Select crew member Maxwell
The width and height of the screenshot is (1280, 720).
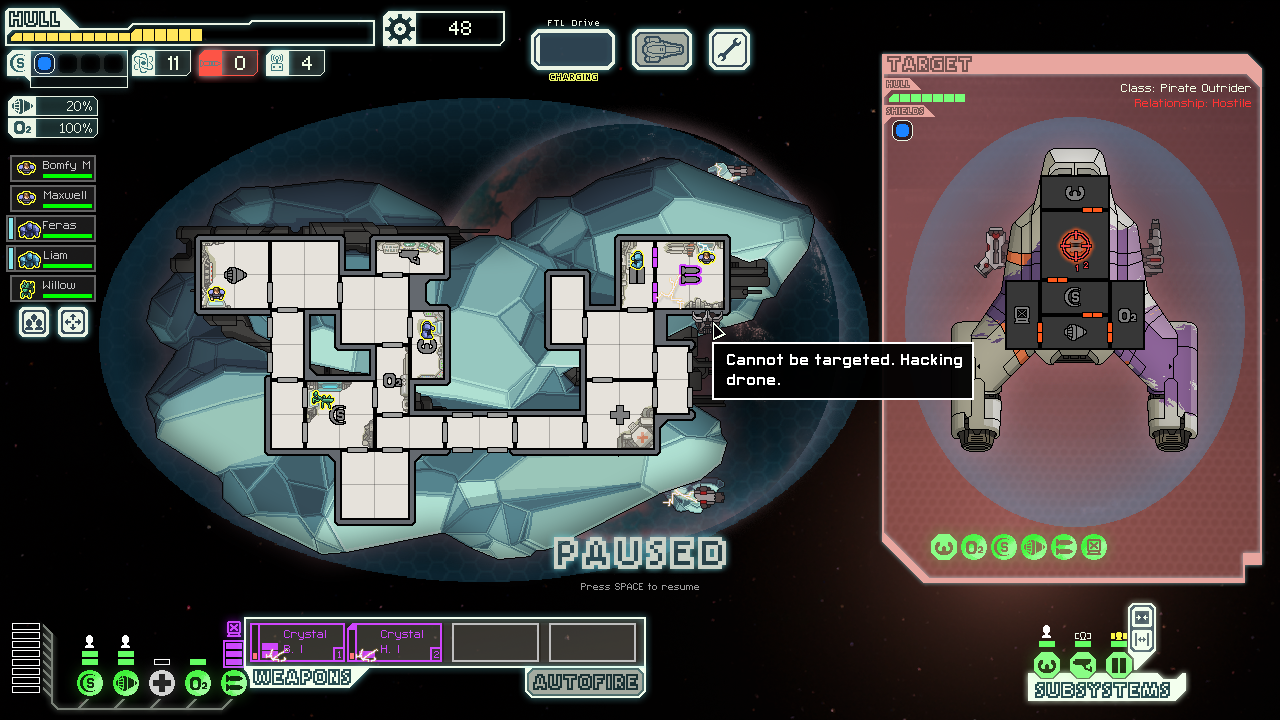[x=54, y=198]
